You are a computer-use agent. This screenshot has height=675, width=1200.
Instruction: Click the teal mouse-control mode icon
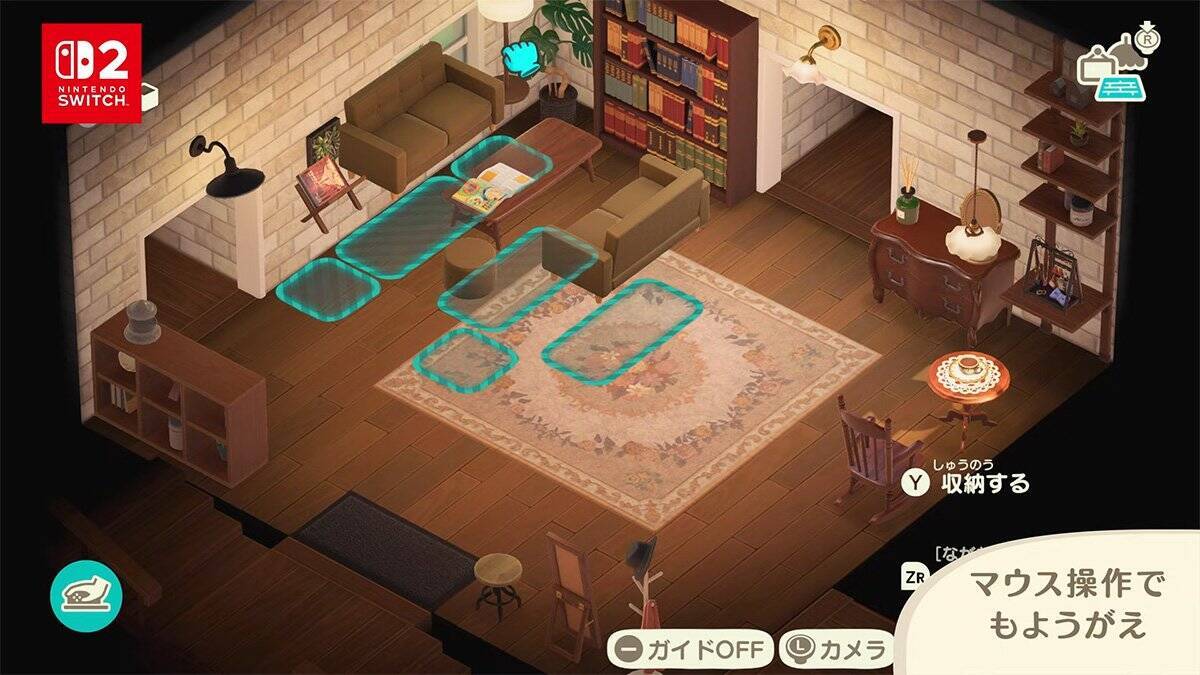86,597
